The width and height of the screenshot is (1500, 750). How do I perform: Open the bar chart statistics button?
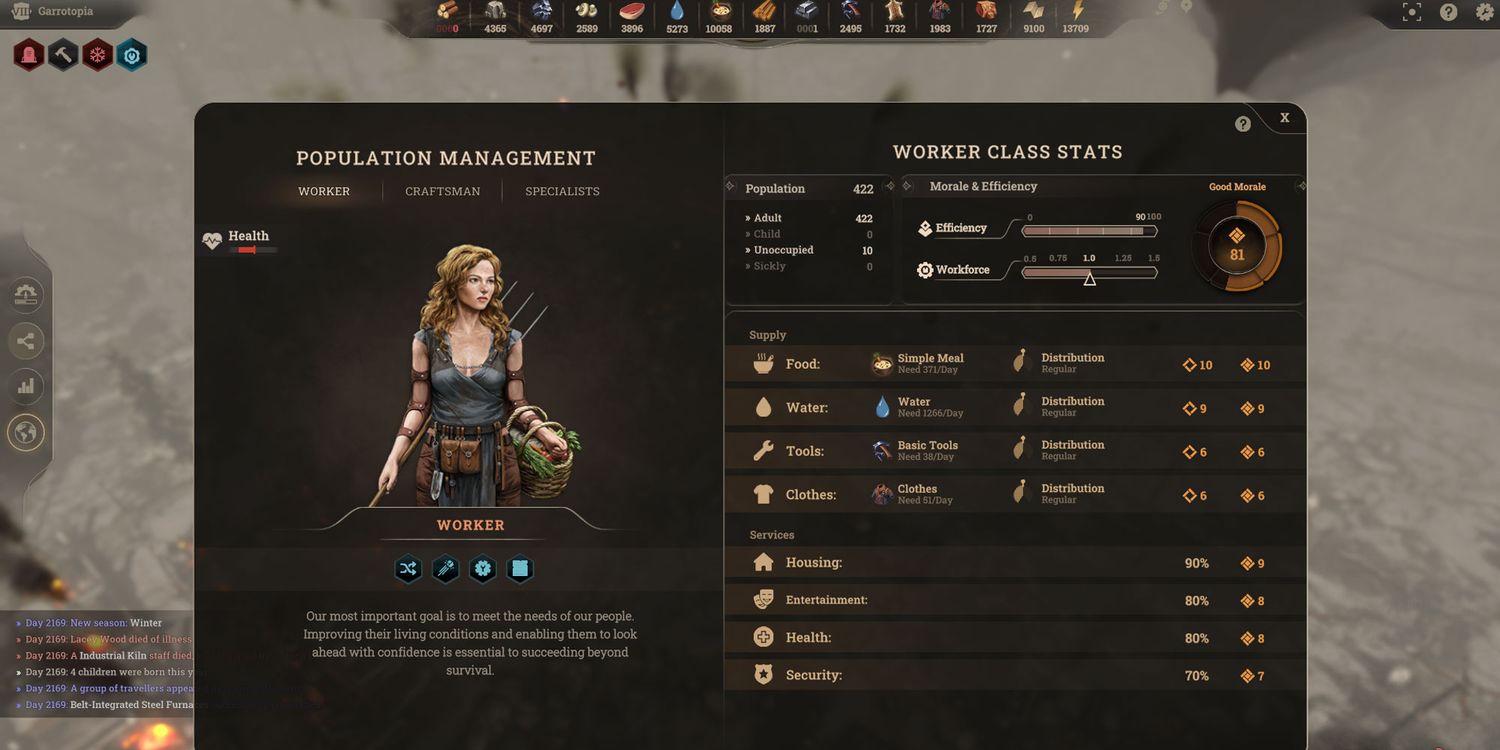click(26, 386)
